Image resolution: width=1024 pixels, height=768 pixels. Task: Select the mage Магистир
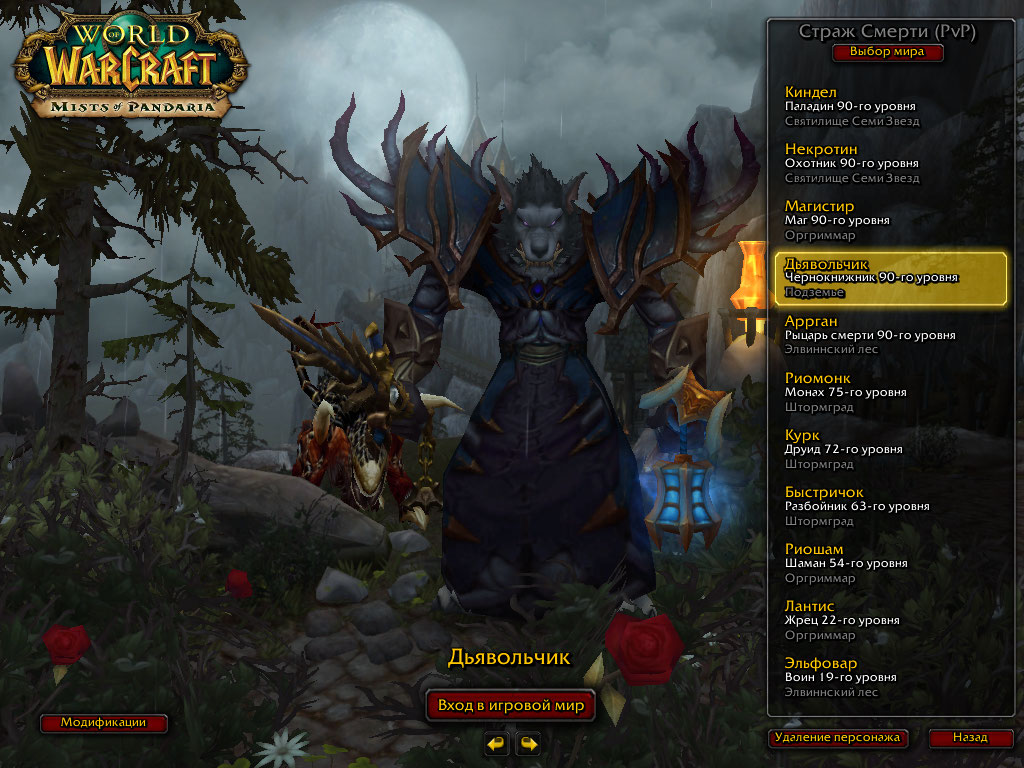coord(889,221)
